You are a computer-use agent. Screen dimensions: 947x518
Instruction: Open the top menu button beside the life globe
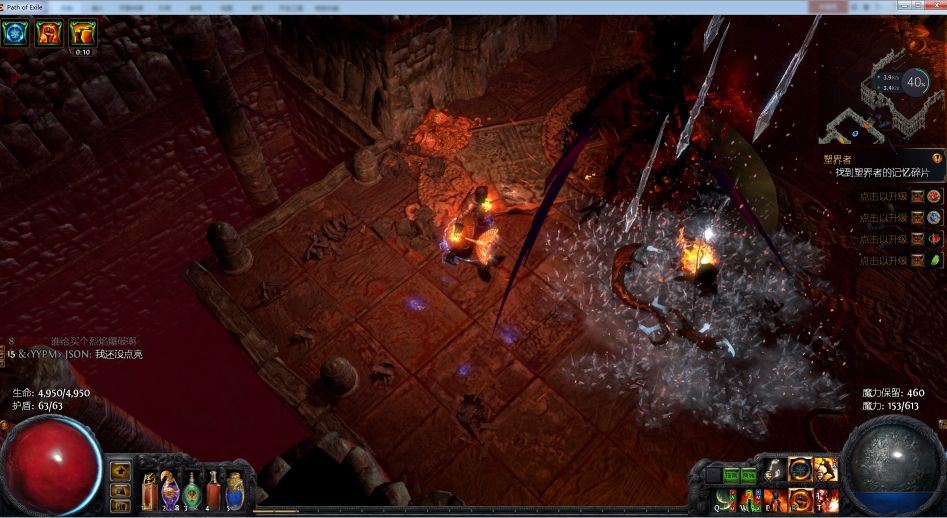121,470
